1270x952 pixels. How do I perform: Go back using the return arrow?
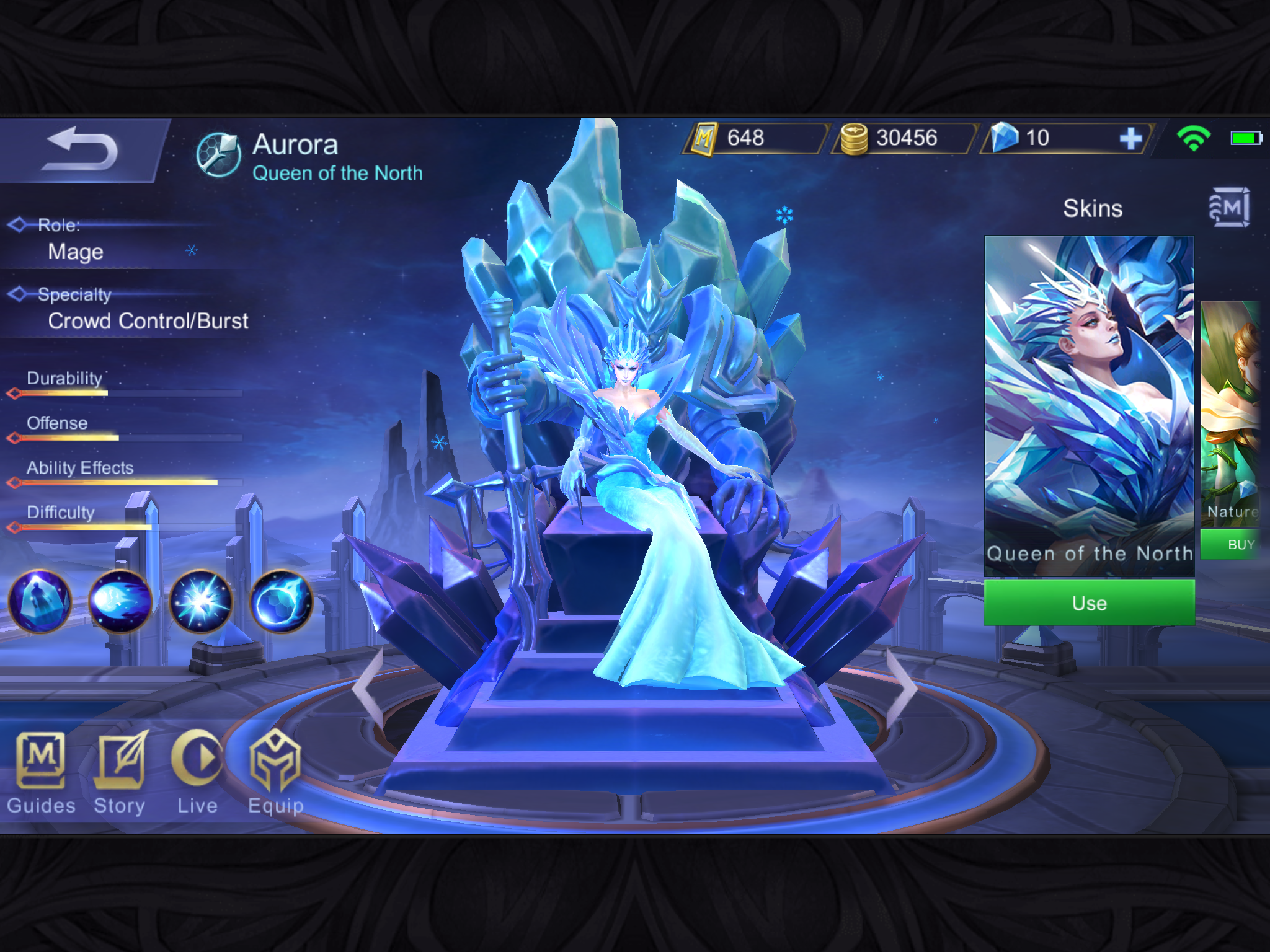81,150
